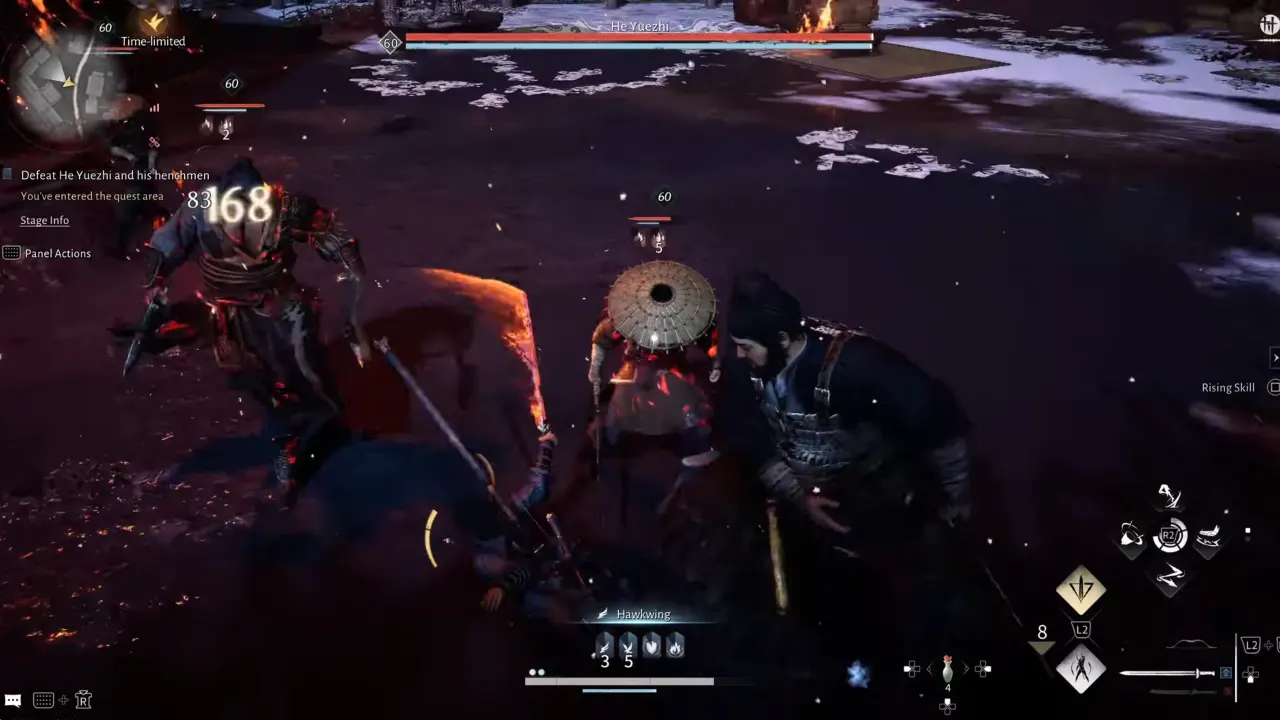Cycle quick items with the right arrow
The height and width of the screenshot is (720, 1280).
983,668
